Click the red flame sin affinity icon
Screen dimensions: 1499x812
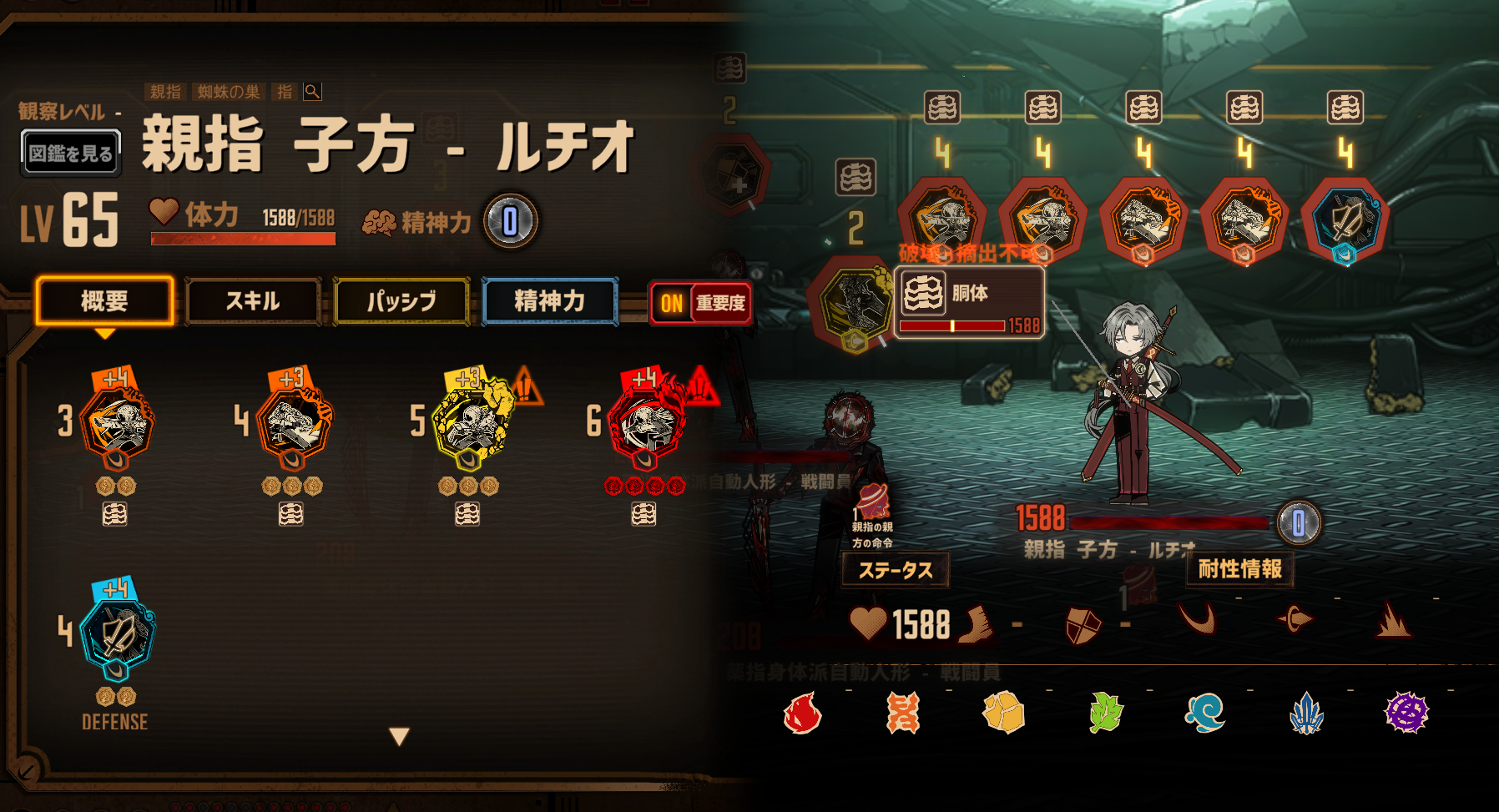pyautogui.click(x=802, y=714)
